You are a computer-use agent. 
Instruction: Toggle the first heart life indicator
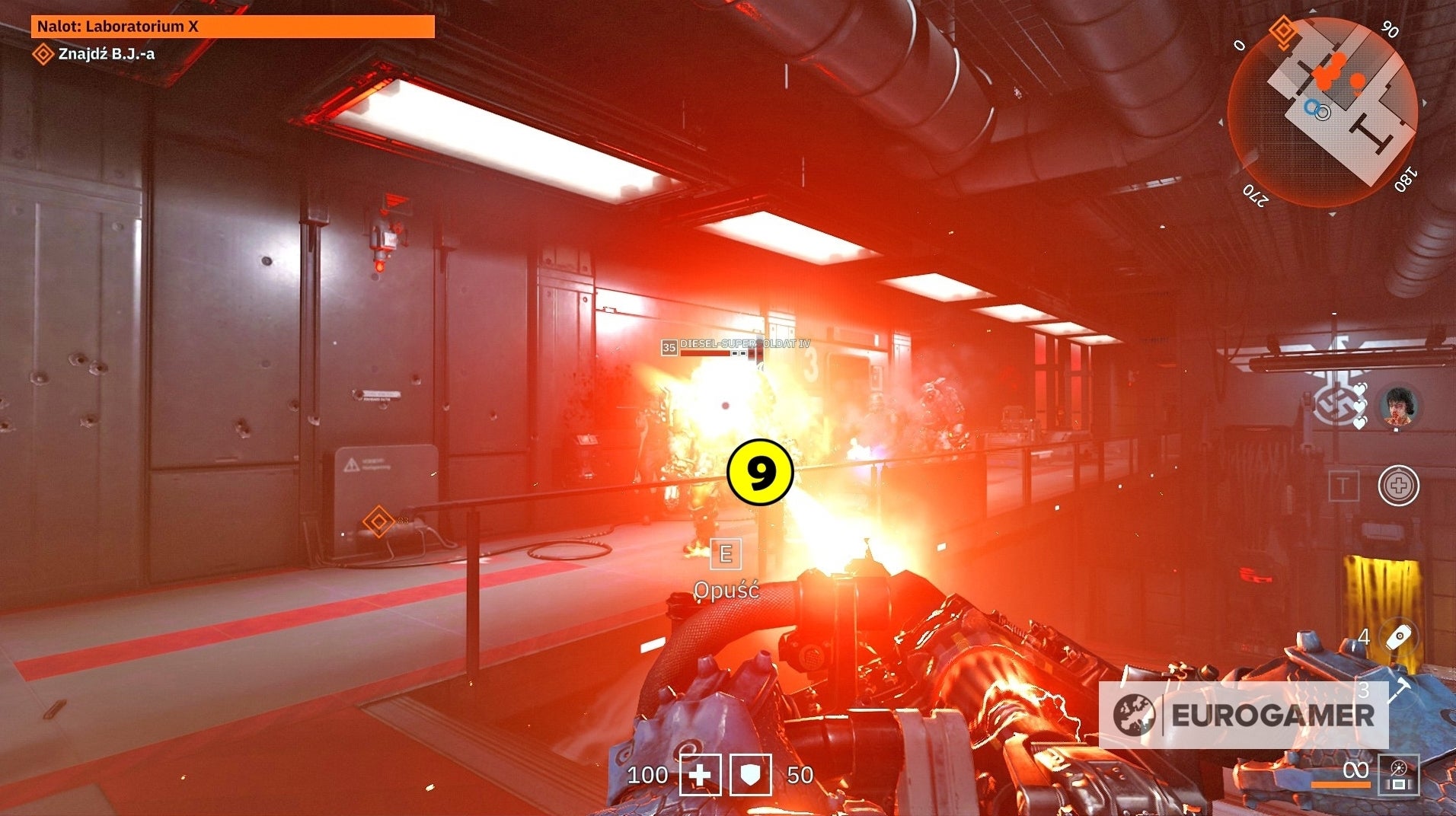(1361, 388)
